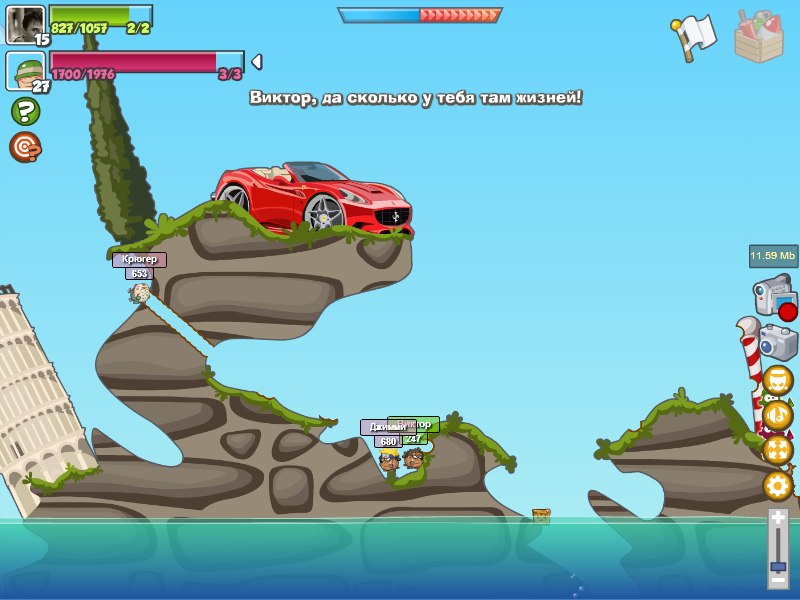Click the white surrender flag icon

click(x=696, y=36)
